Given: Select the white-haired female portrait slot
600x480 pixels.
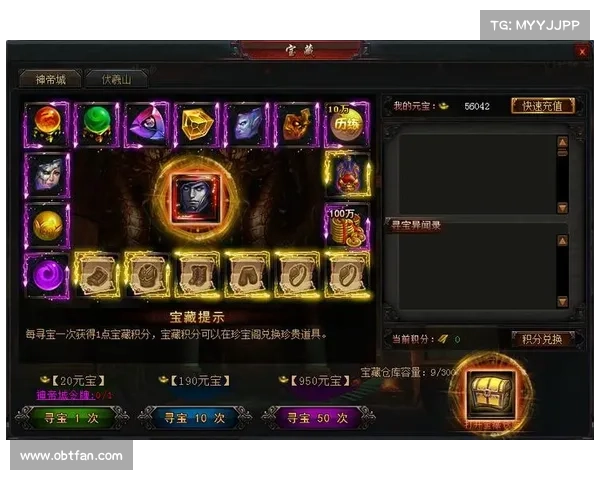Looking at the screenshot, I should click(x=46, y=175).
